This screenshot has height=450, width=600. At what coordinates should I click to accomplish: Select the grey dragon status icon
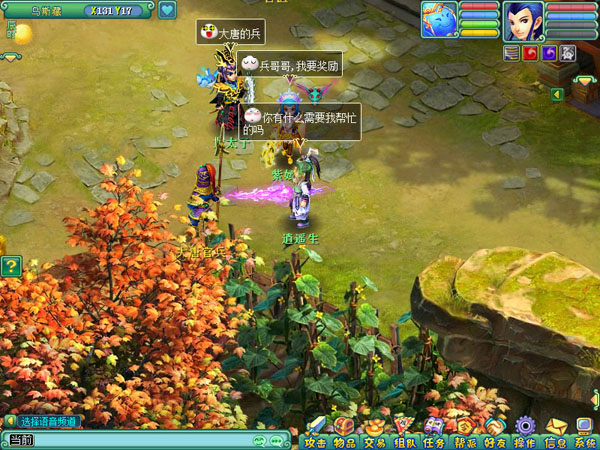click(x=567, y=53)
